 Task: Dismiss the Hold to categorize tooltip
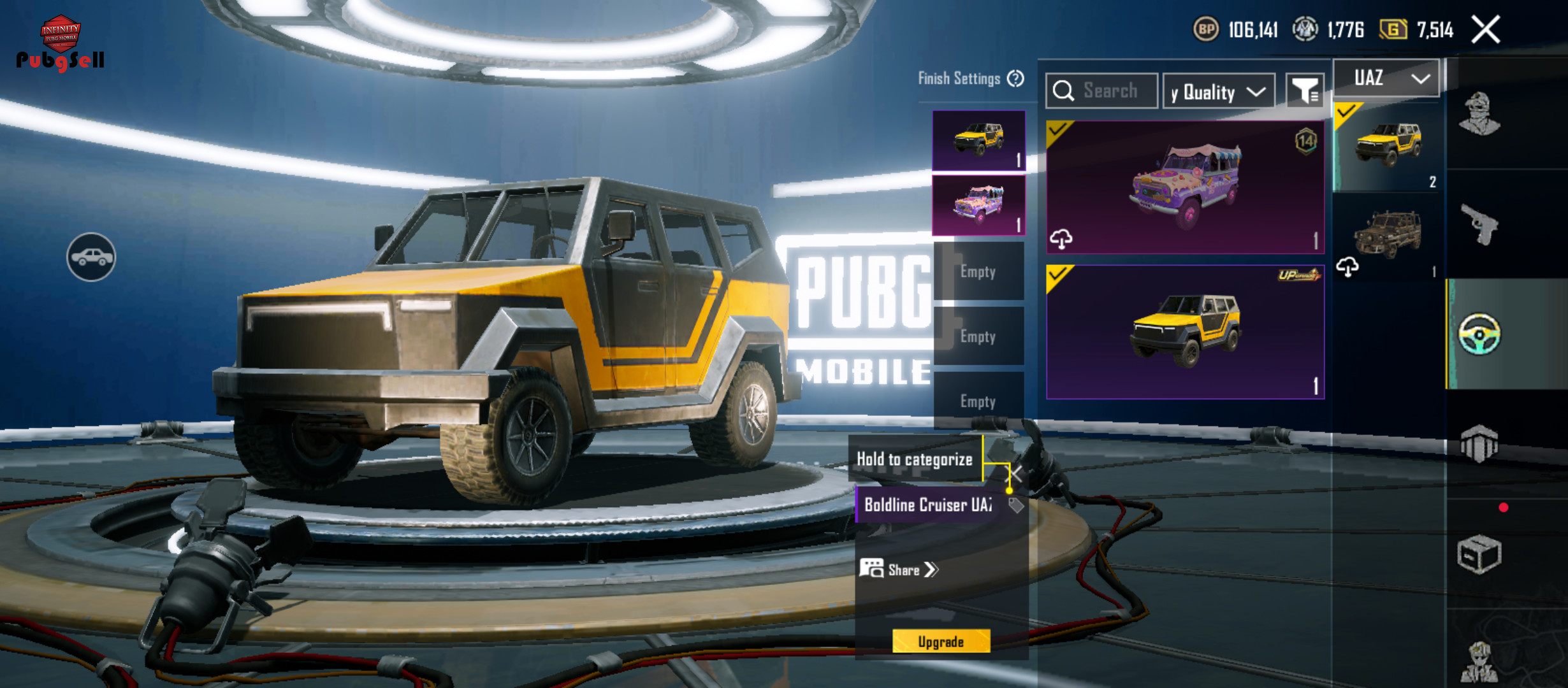(1014, 474)
